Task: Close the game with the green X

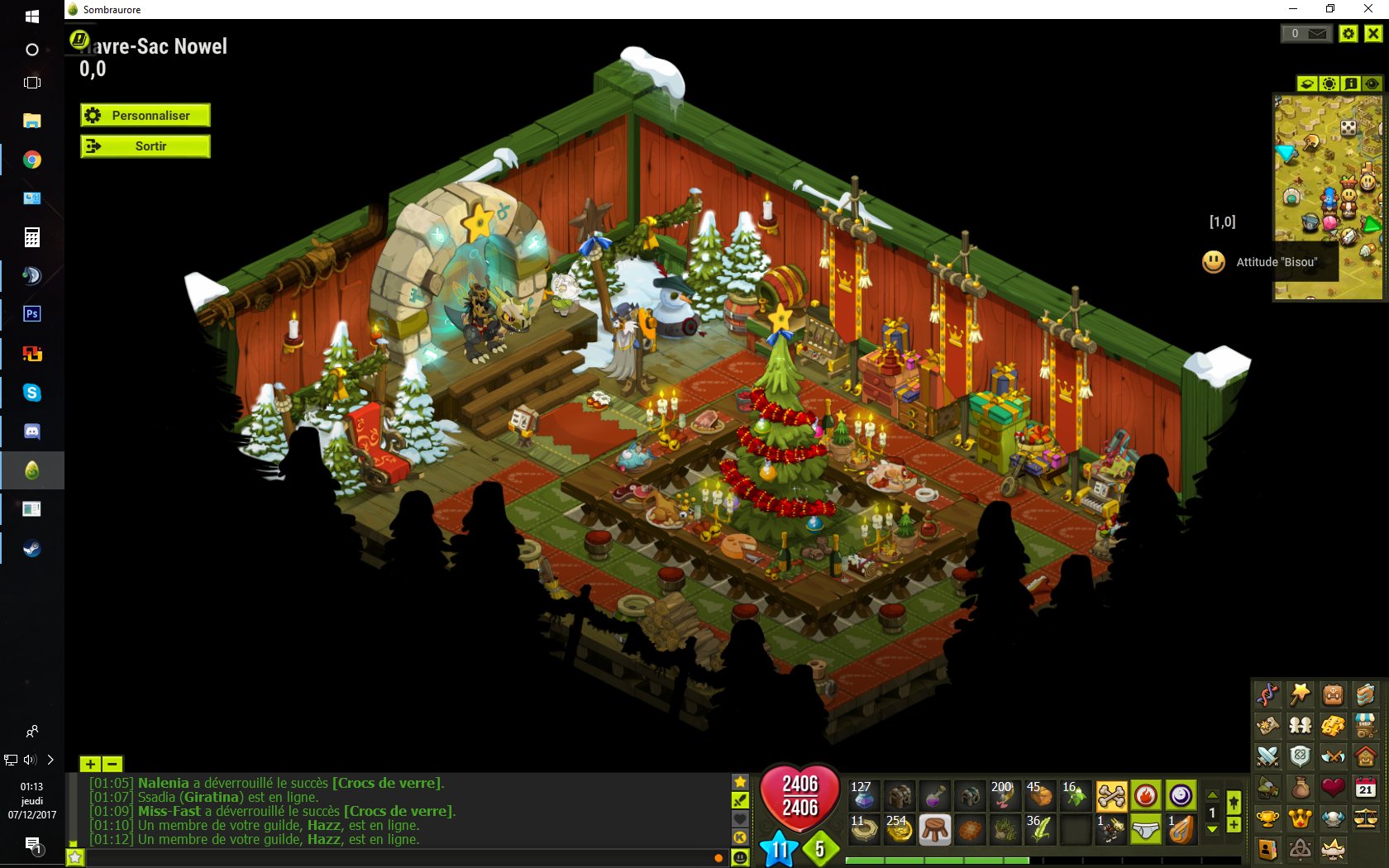Action: tap(1372, 34)
